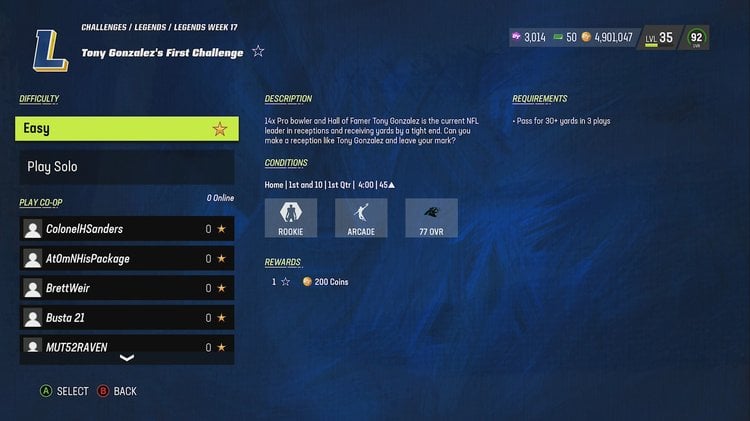Choose Busta 21 in the co-op list

tap(126, 318)
